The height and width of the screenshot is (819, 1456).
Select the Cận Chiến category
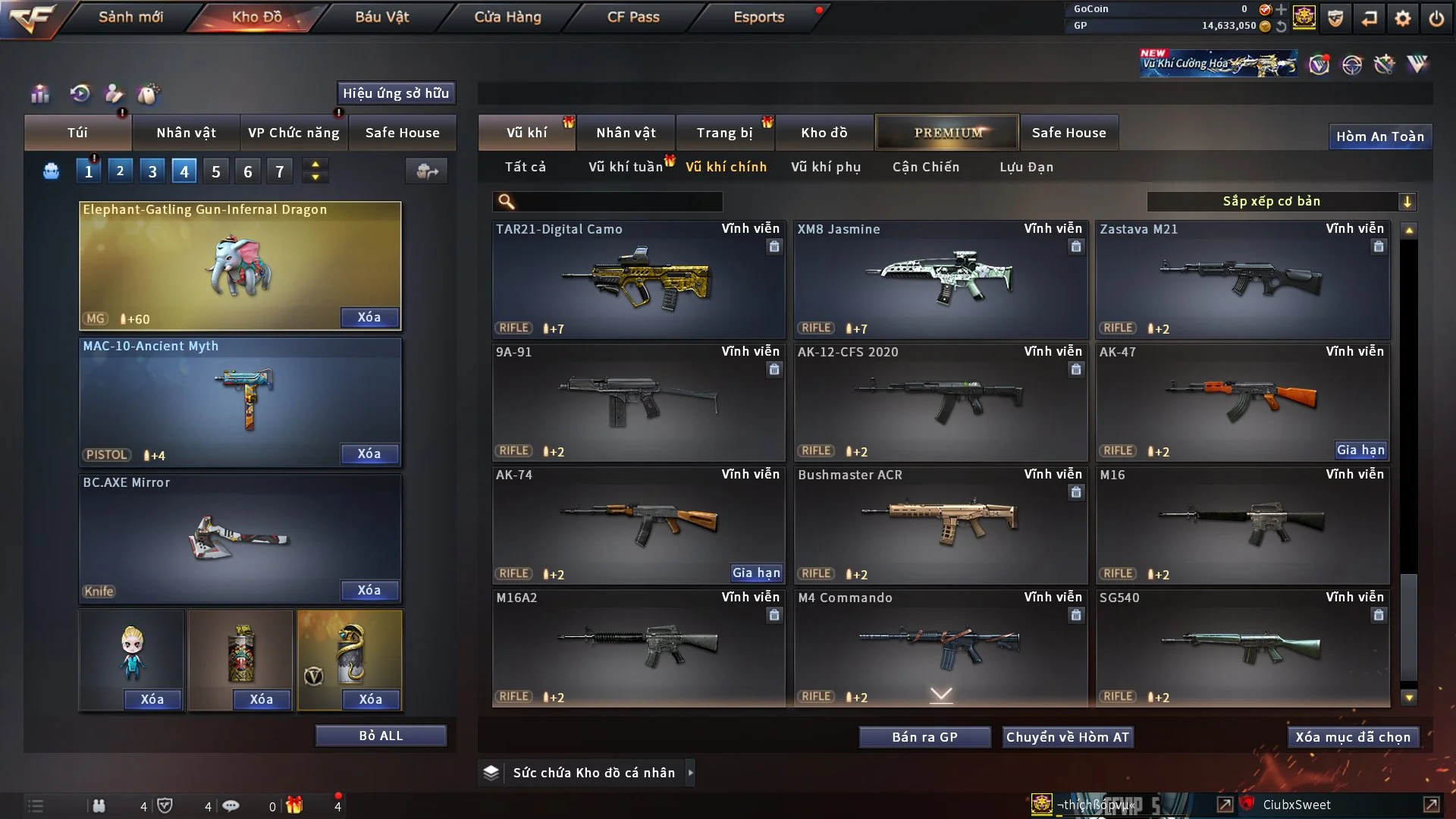pyautogui.click(x=926, y=167)
